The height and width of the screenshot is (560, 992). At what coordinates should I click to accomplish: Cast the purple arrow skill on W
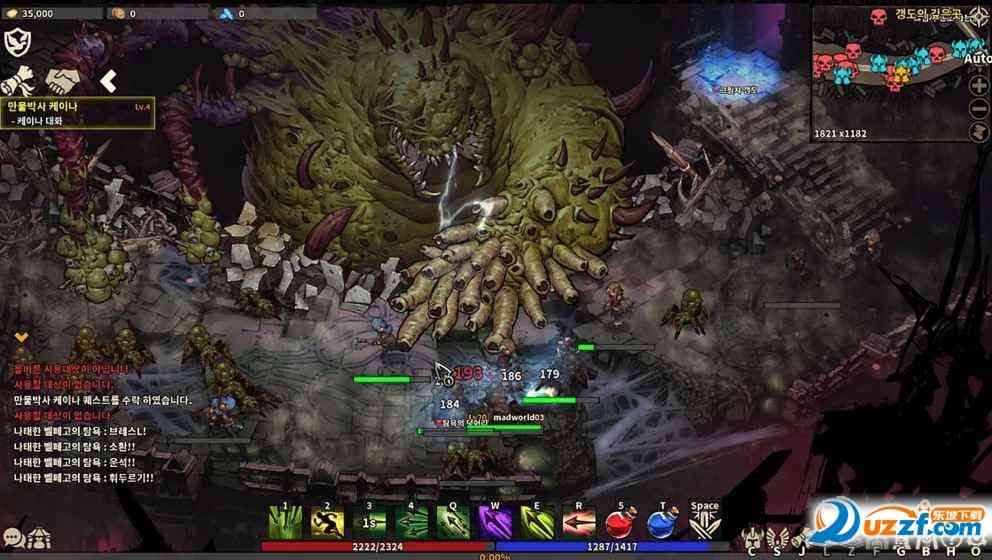[x=495, y=521]
